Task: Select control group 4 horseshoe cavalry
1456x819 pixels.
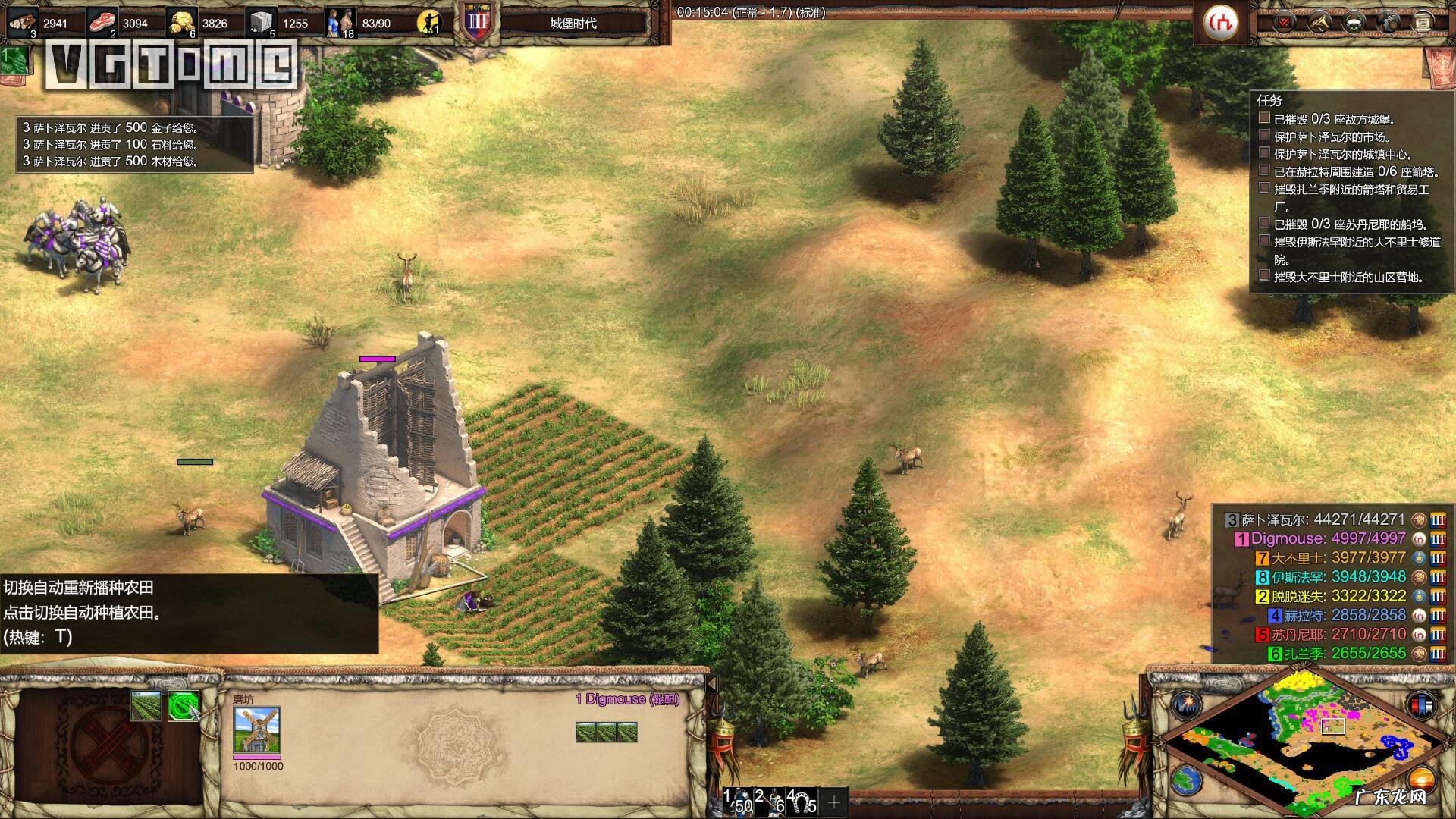Action: click(801, 802)
